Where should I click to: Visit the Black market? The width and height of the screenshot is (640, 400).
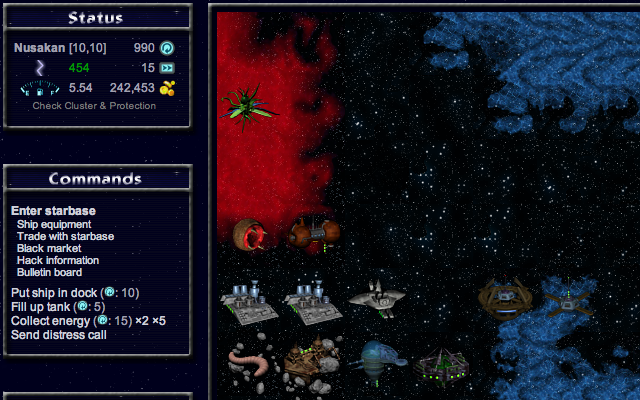(49, 248)
